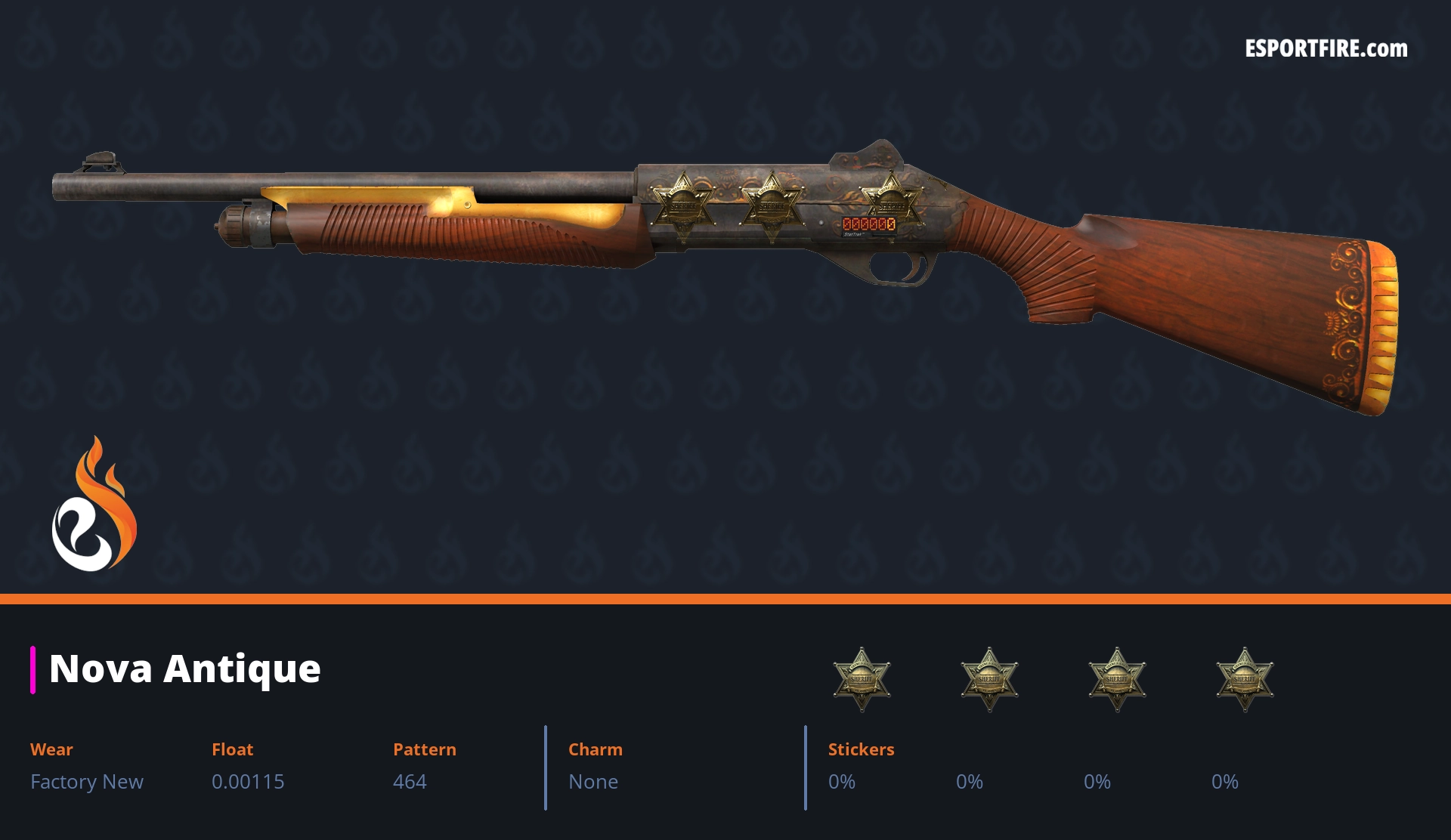Image resolution: width=1451 pixels, height=840 pixels.
Task: Click the flame logo emblem
Action: coord(94,505)
